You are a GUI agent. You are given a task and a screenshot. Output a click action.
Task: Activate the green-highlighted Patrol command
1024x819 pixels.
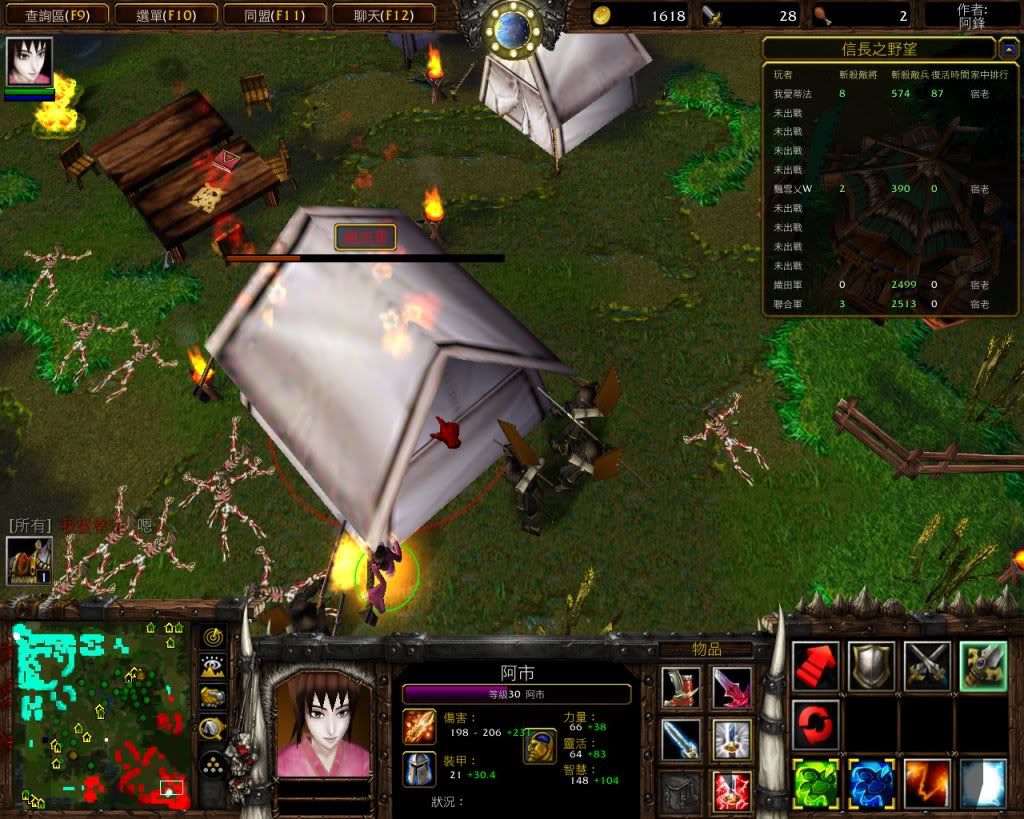pos(983,666)
